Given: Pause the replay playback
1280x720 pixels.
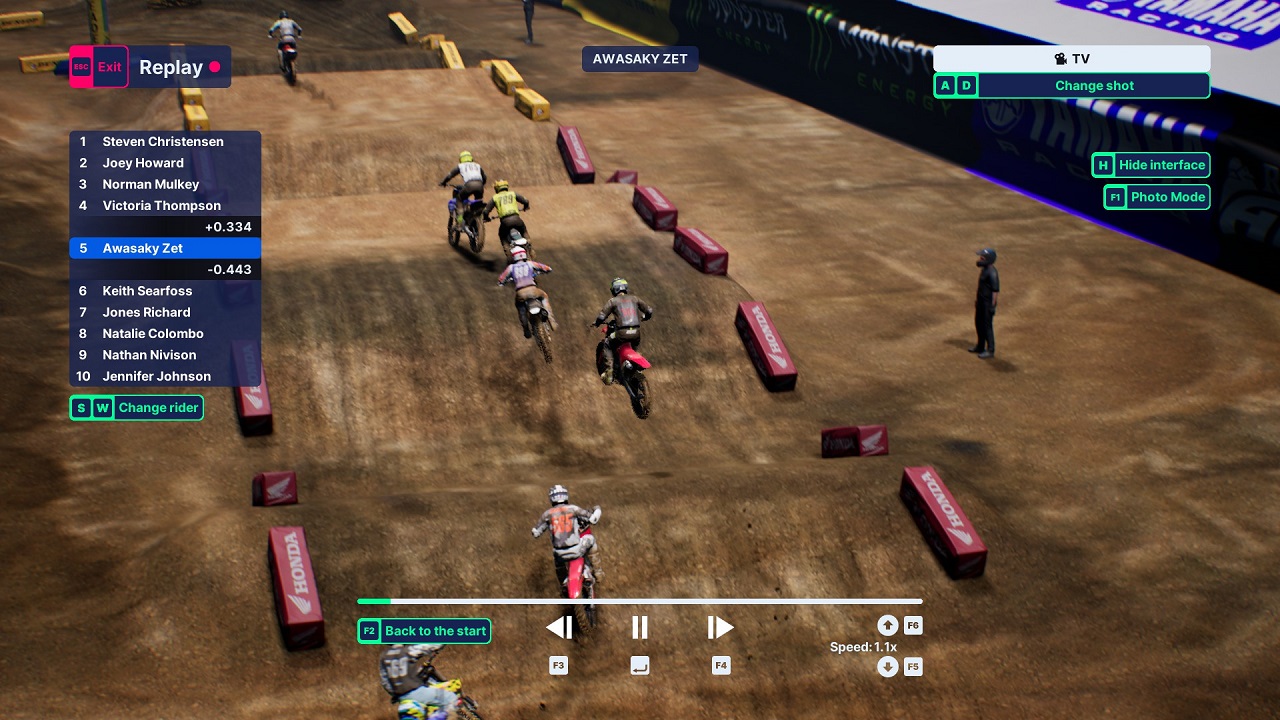Looking at the screenshot, I should click(x=640, y=628).
